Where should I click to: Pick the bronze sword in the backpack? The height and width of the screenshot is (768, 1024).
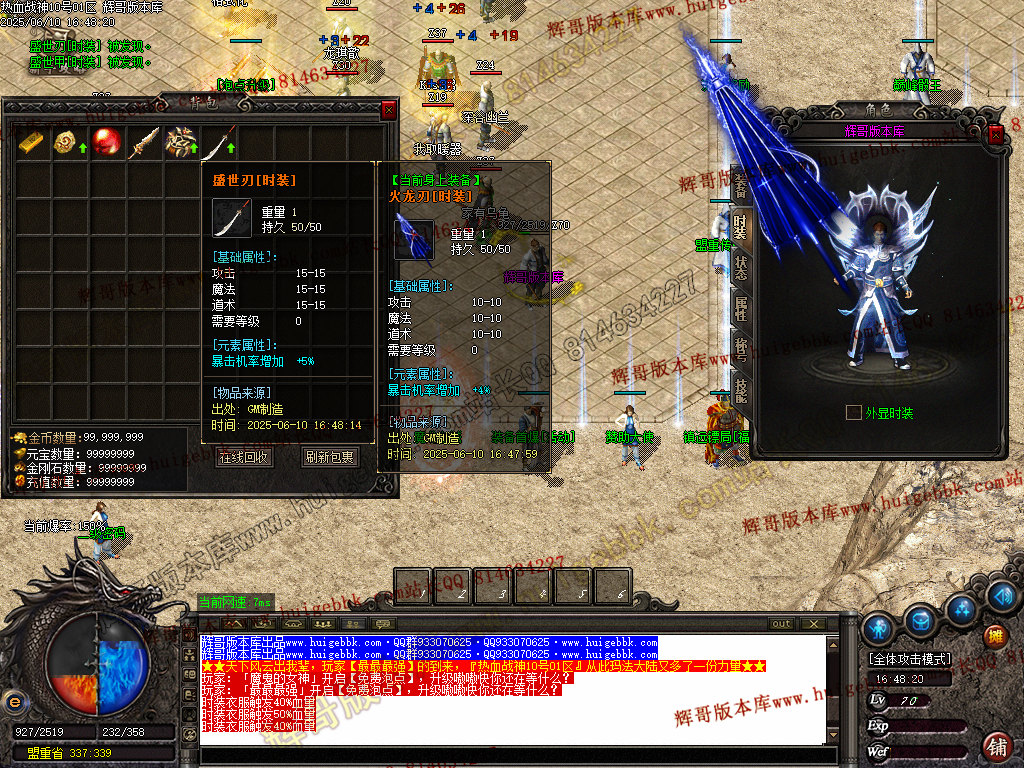point(144,143)
